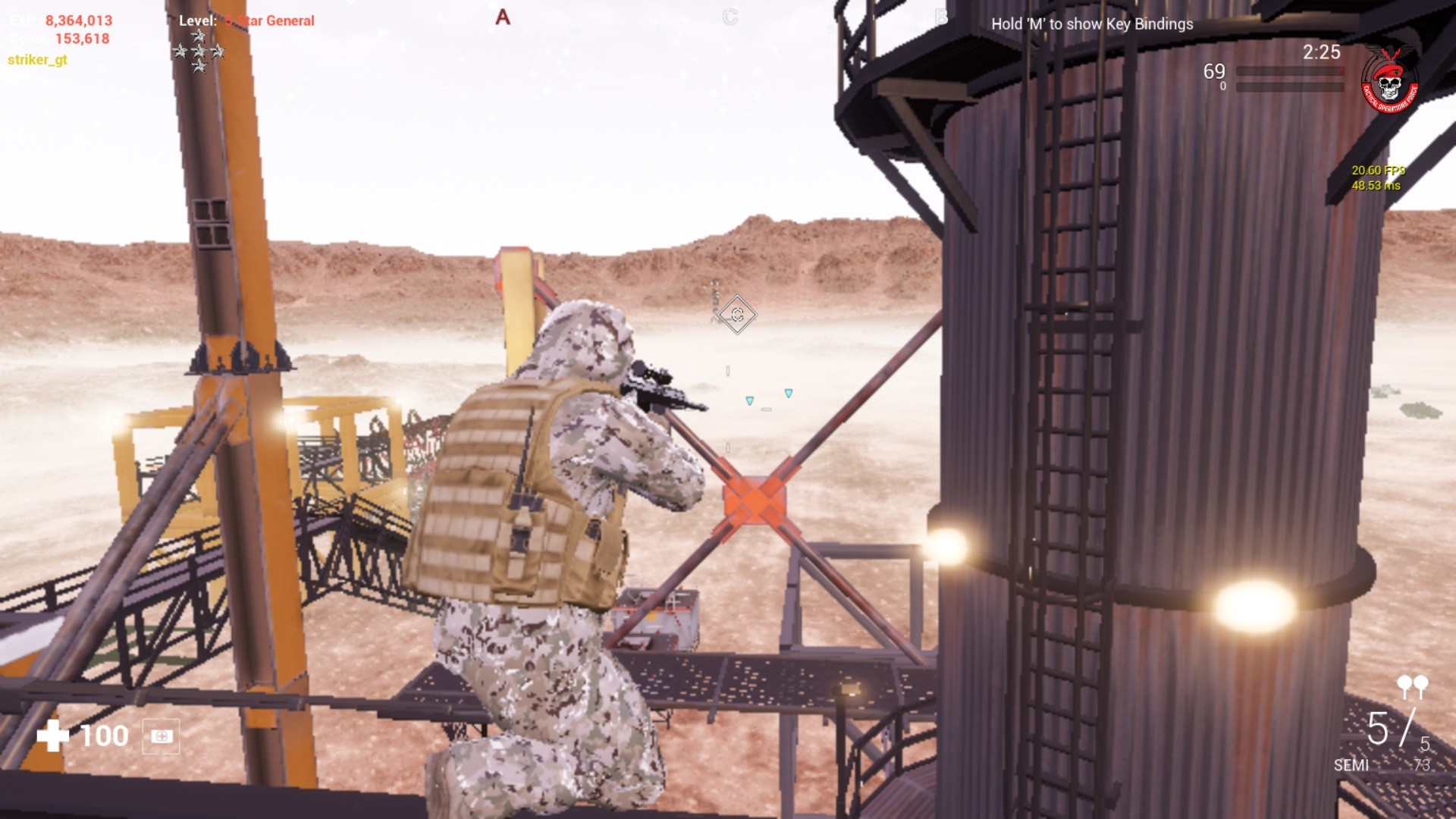Open the Key Bindings via the 'M' prompt
This screenshot has width=1456, height=819.
(x=1092, y=24)
